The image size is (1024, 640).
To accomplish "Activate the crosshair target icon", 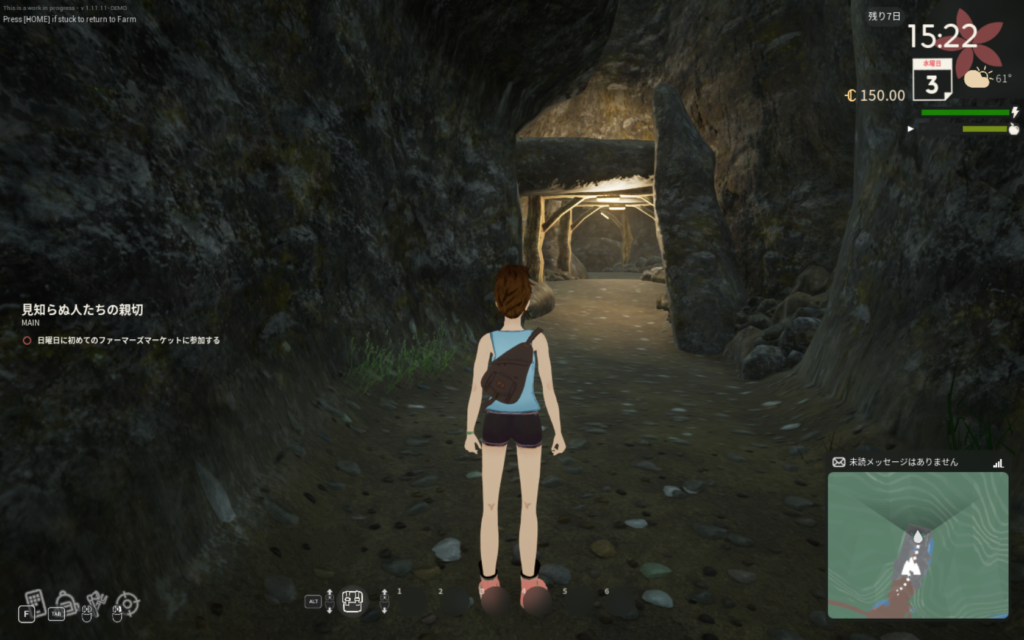I will 128,603.
